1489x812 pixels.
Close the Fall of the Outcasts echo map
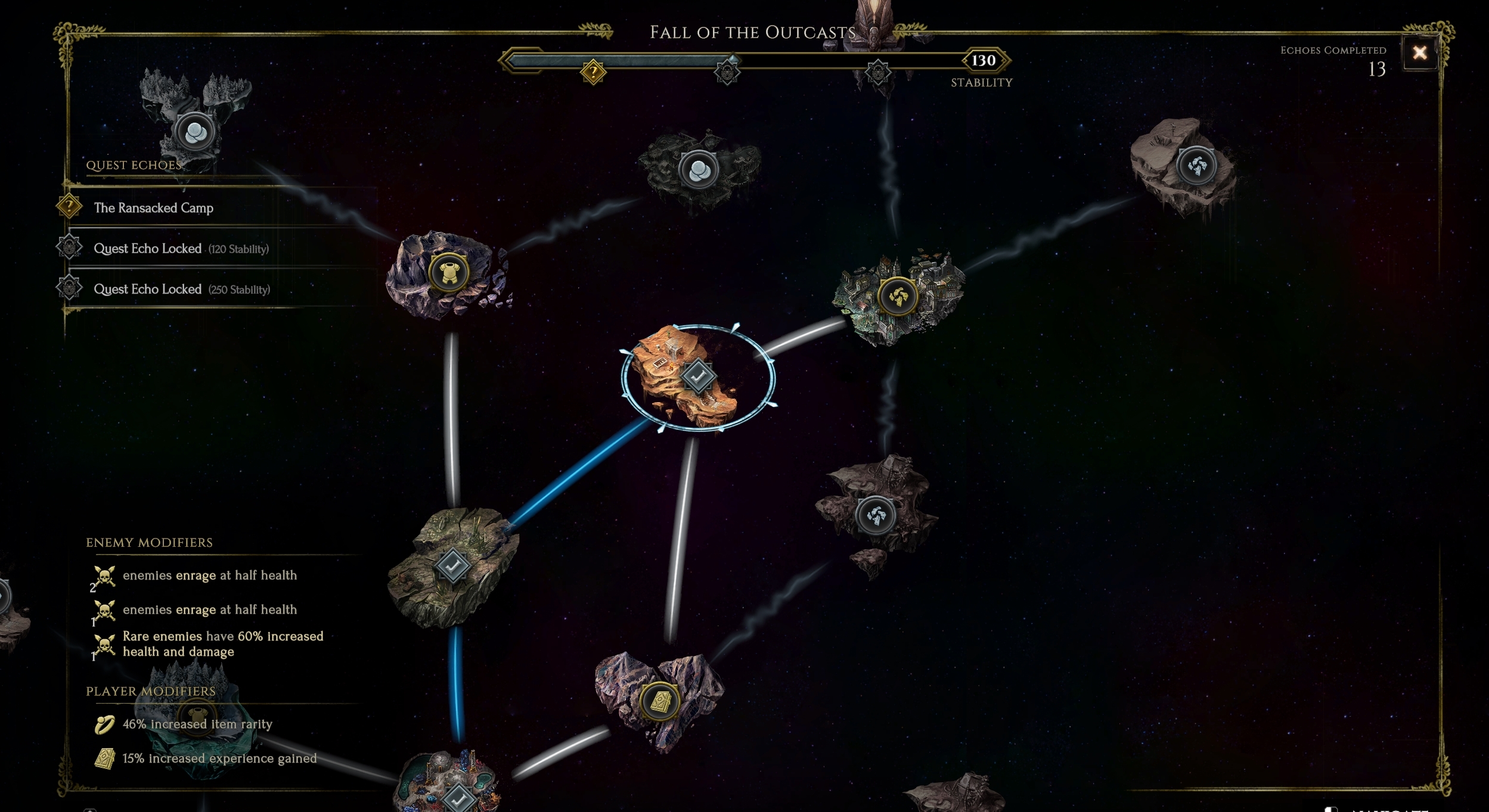(x=1419, y=53)
